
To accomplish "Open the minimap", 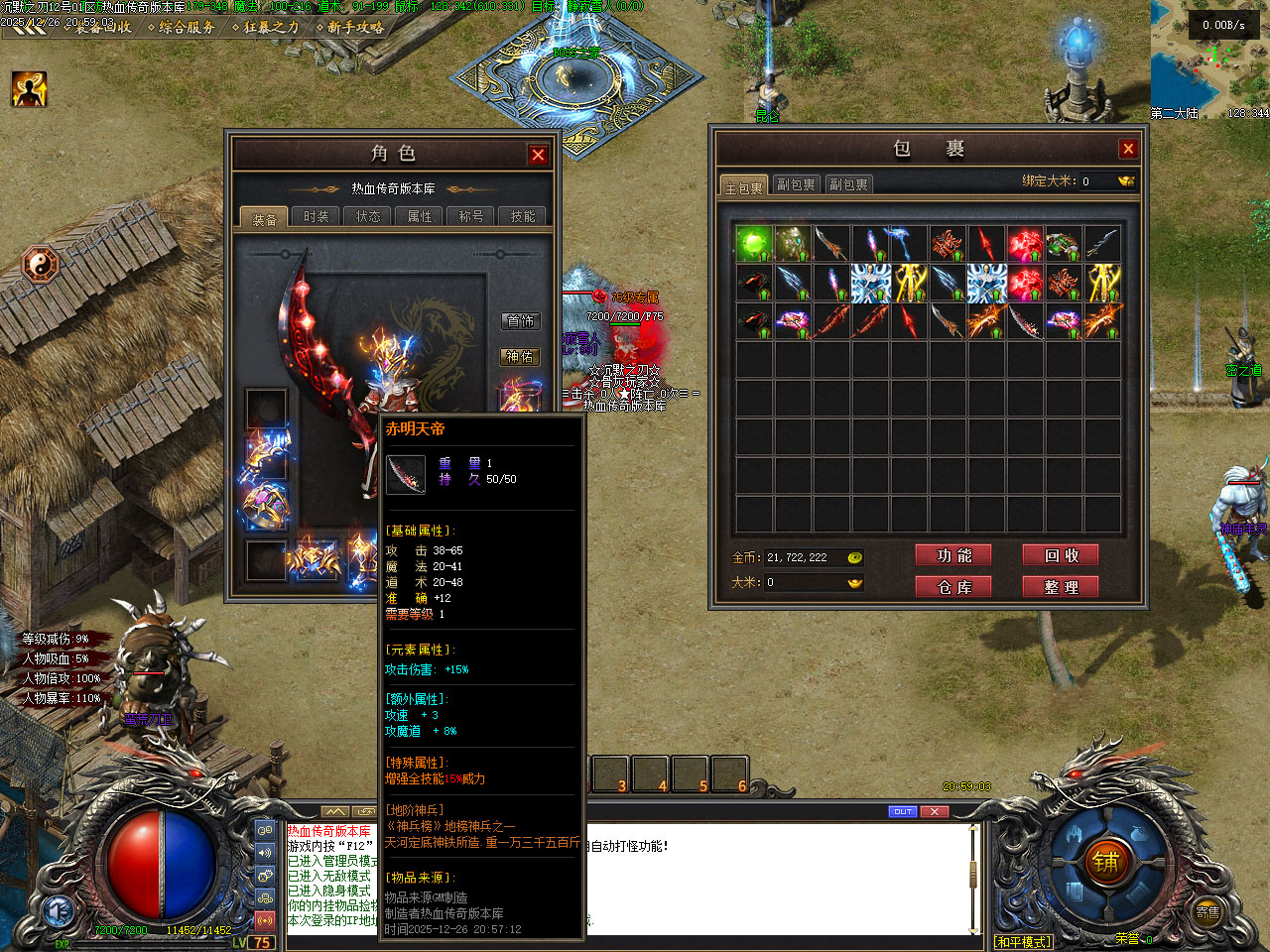I will click(x=1209, y=59).
